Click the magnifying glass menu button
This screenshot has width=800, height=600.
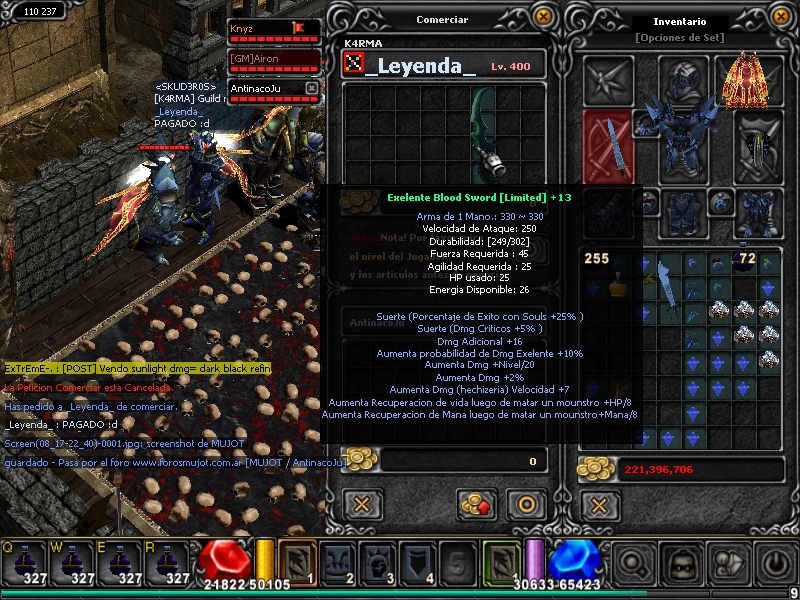click(x=634, y=565)
